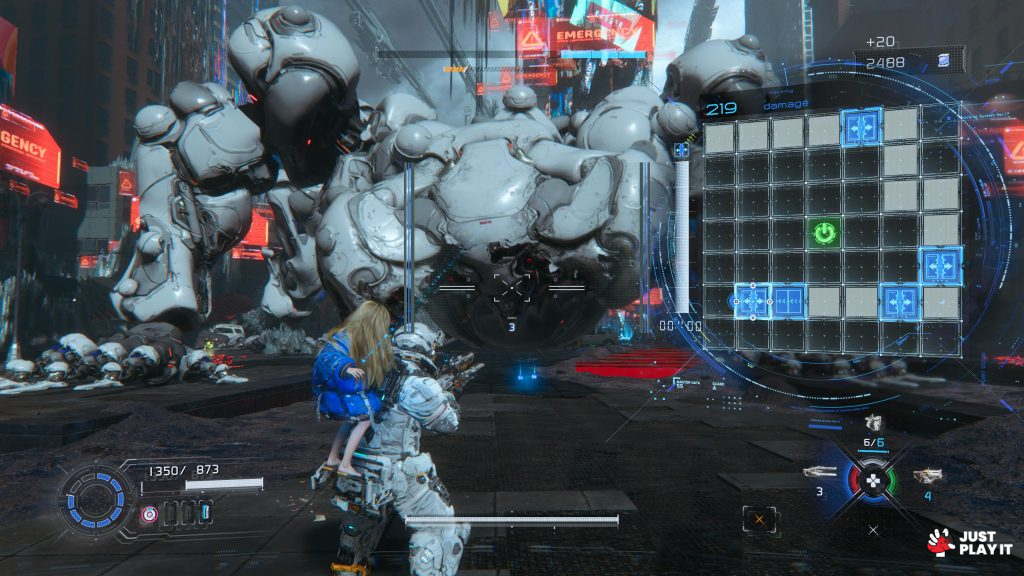Equip the weapon with 3 ammo
The height and width of the screenshot is (576, 1024).
click(820, 472)
